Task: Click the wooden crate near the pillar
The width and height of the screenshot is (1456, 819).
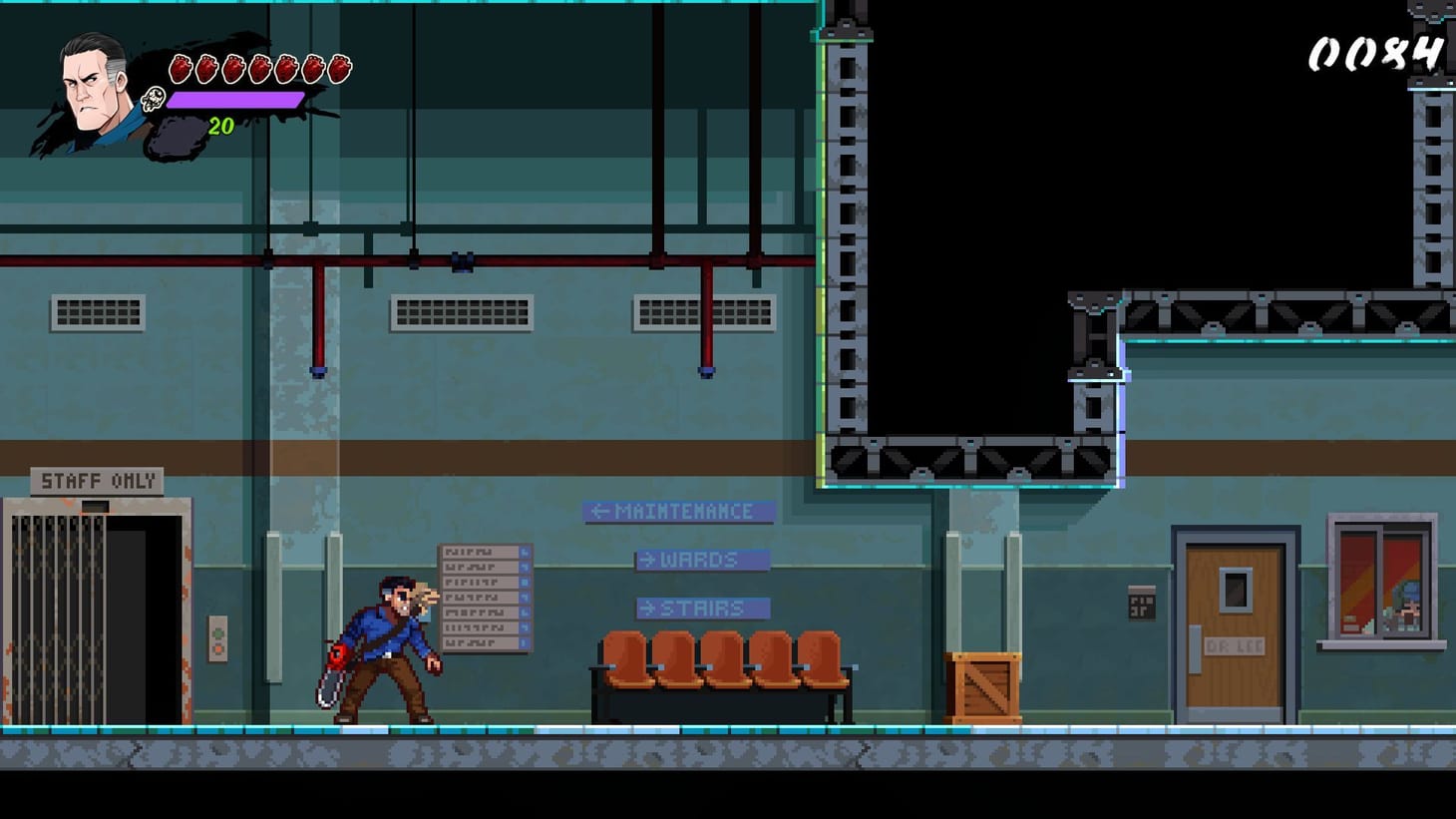Action: (983, 685)
